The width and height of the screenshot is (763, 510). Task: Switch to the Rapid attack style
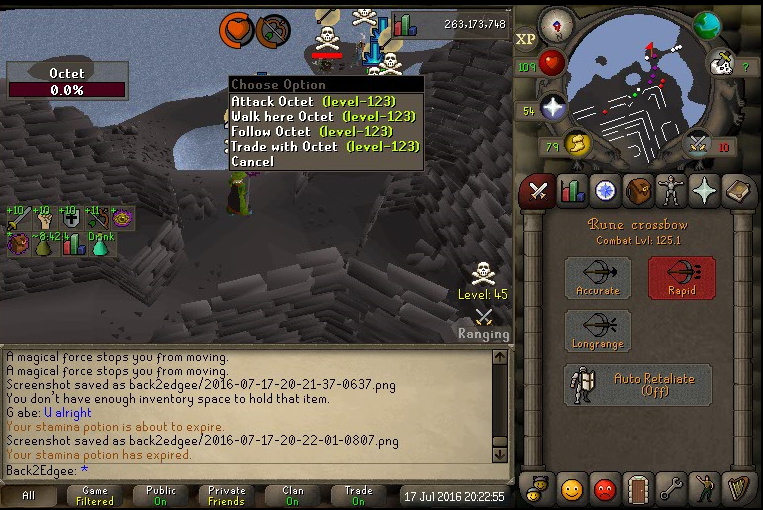pos(681,278)
